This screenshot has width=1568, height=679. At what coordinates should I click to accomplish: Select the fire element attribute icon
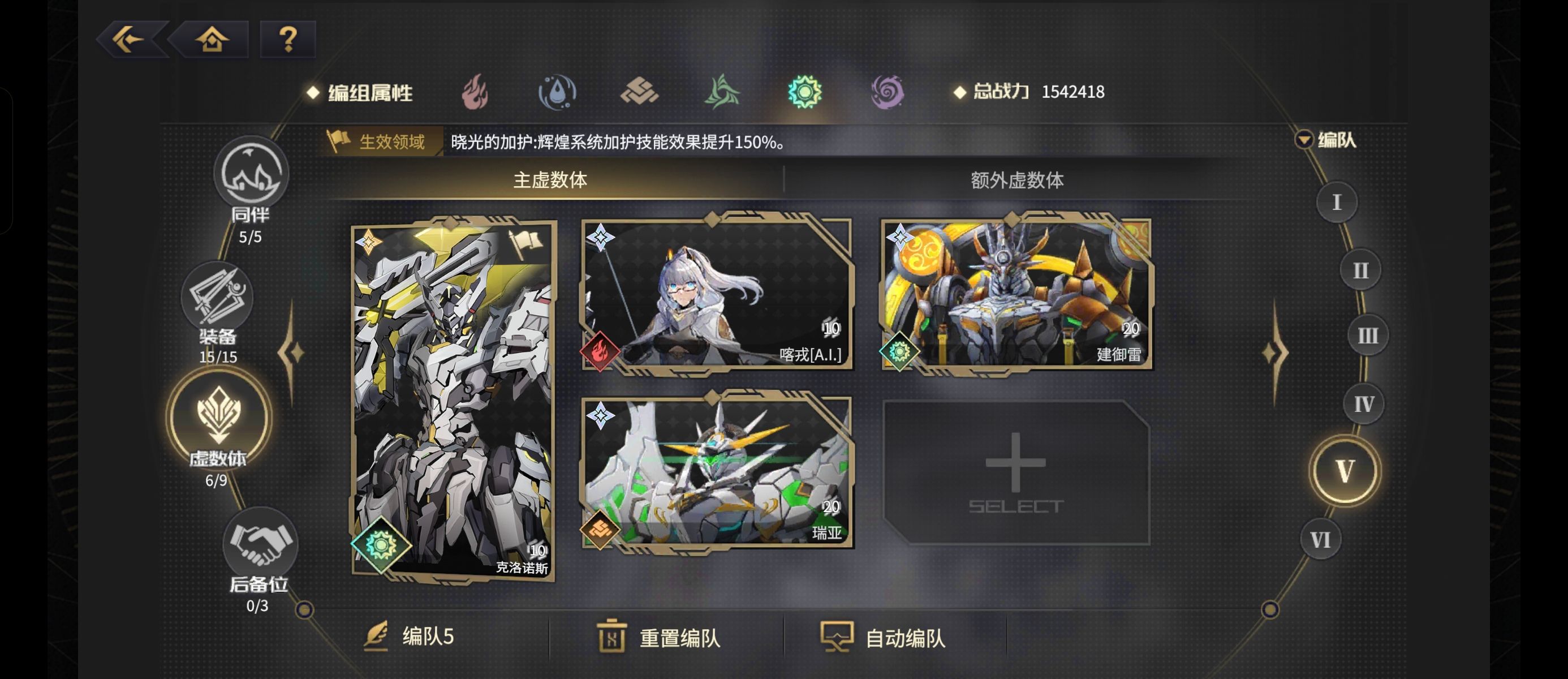tap(474, 91)
